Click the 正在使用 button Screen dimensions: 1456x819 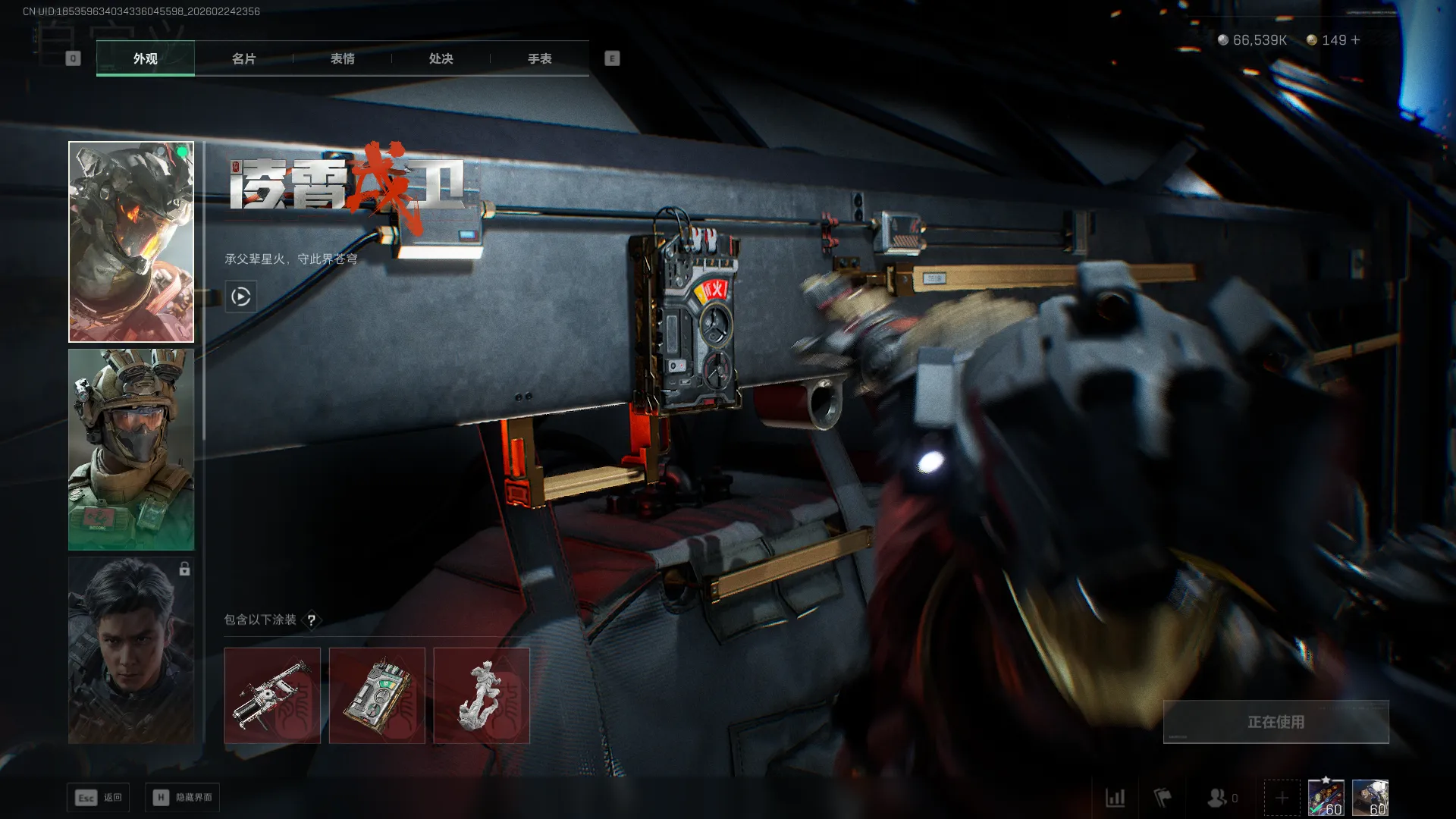(x=1276, y=722)
